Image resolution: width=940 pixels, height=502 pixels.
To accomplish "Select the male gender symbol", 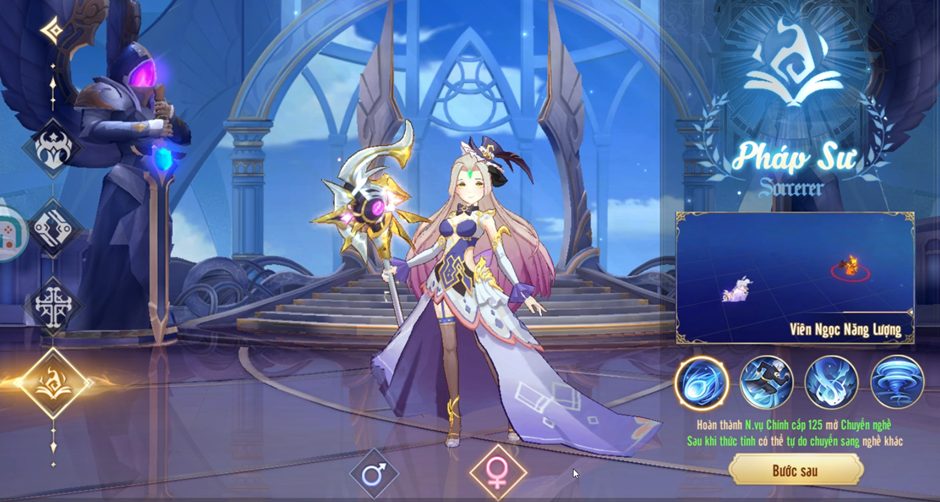I will point(373,473).
